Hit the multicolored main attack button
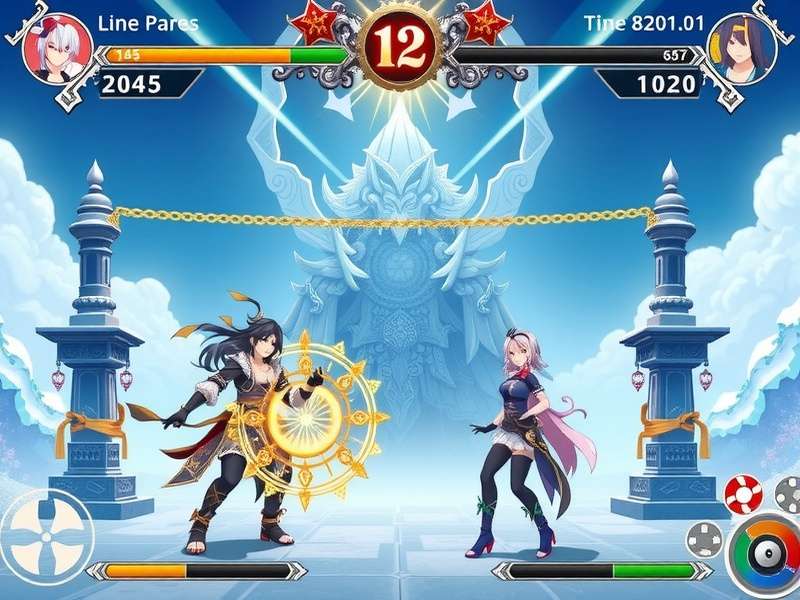 [768, 554]
